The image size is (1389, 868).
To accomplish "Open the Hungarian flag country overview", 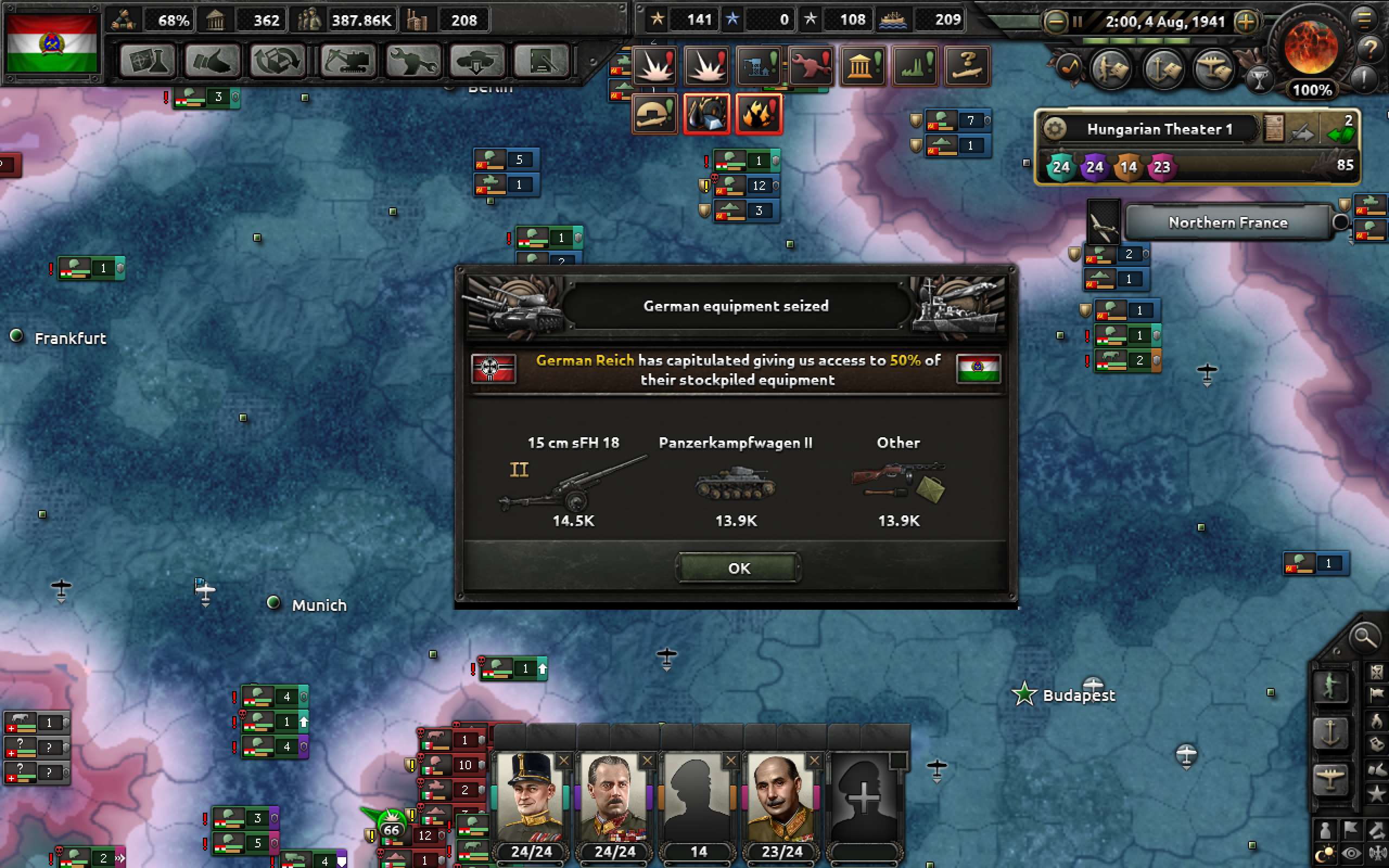I will coord(52,43).
